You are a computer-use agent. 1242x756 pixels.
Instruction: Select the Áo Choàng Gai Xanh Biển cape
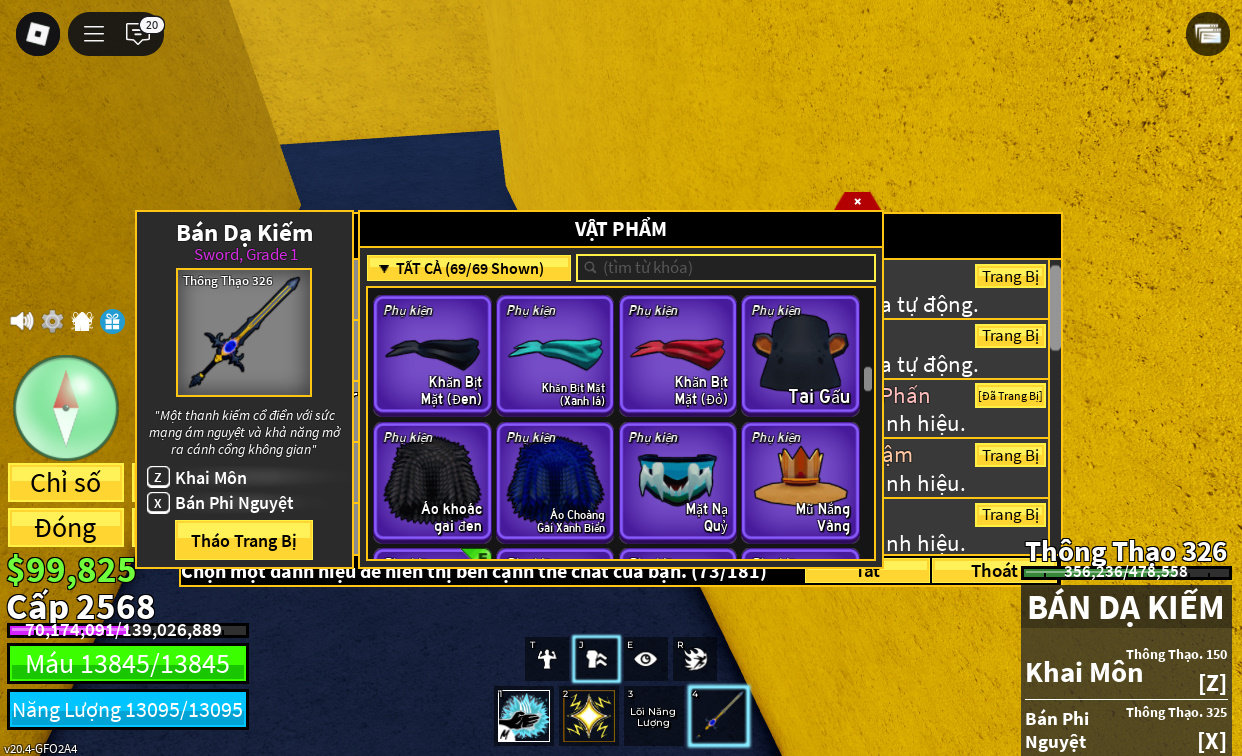(555, 481)
